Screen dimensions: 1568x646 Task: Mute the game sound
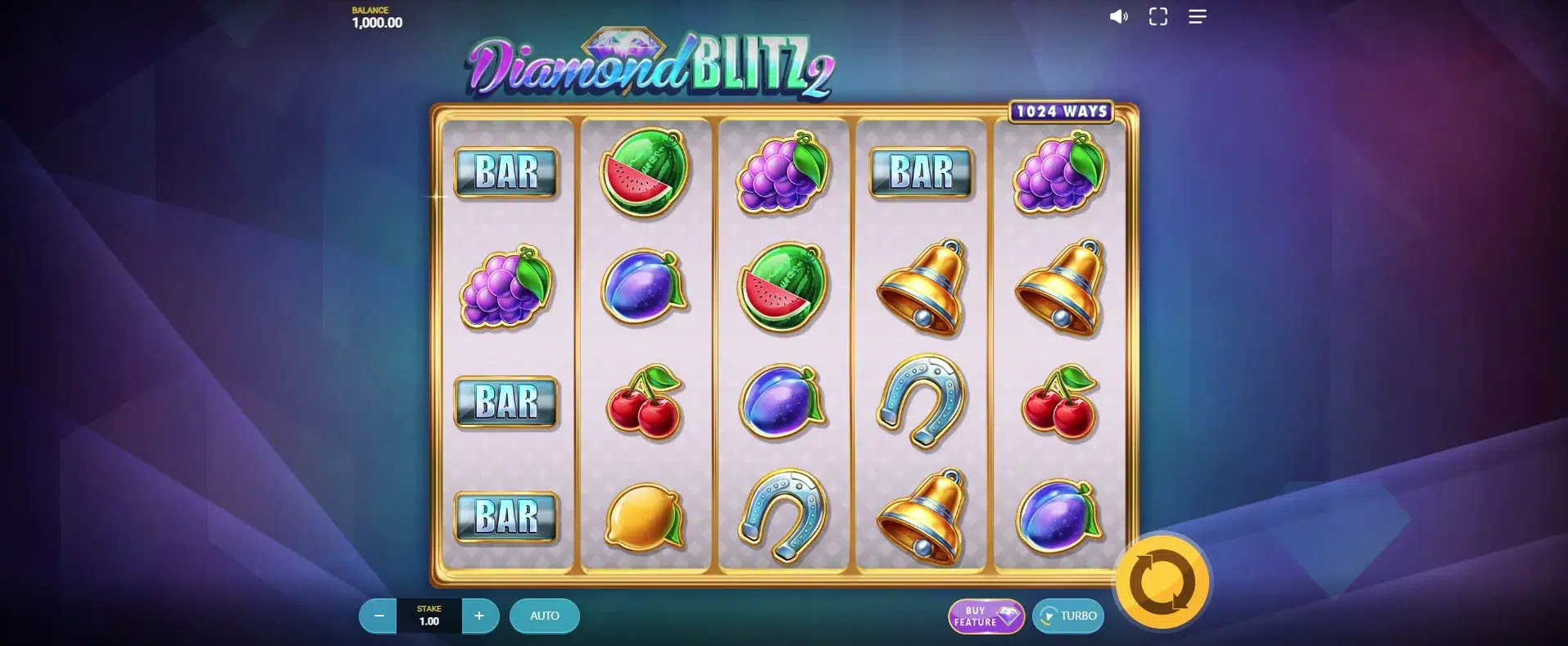click(1118, 17)
